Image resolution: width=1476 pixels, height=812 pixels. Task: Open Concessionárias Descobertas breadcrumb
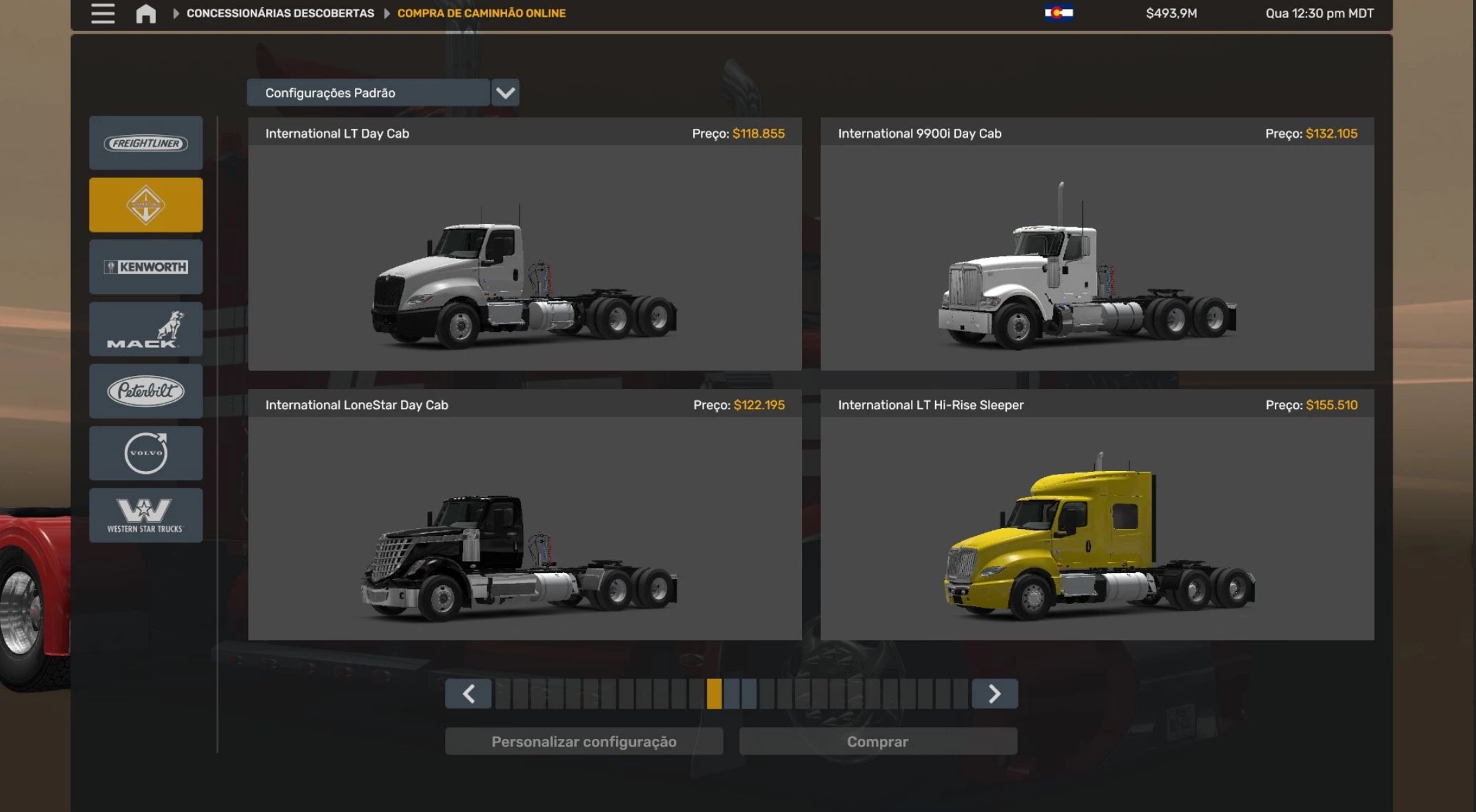coord(280,13)
